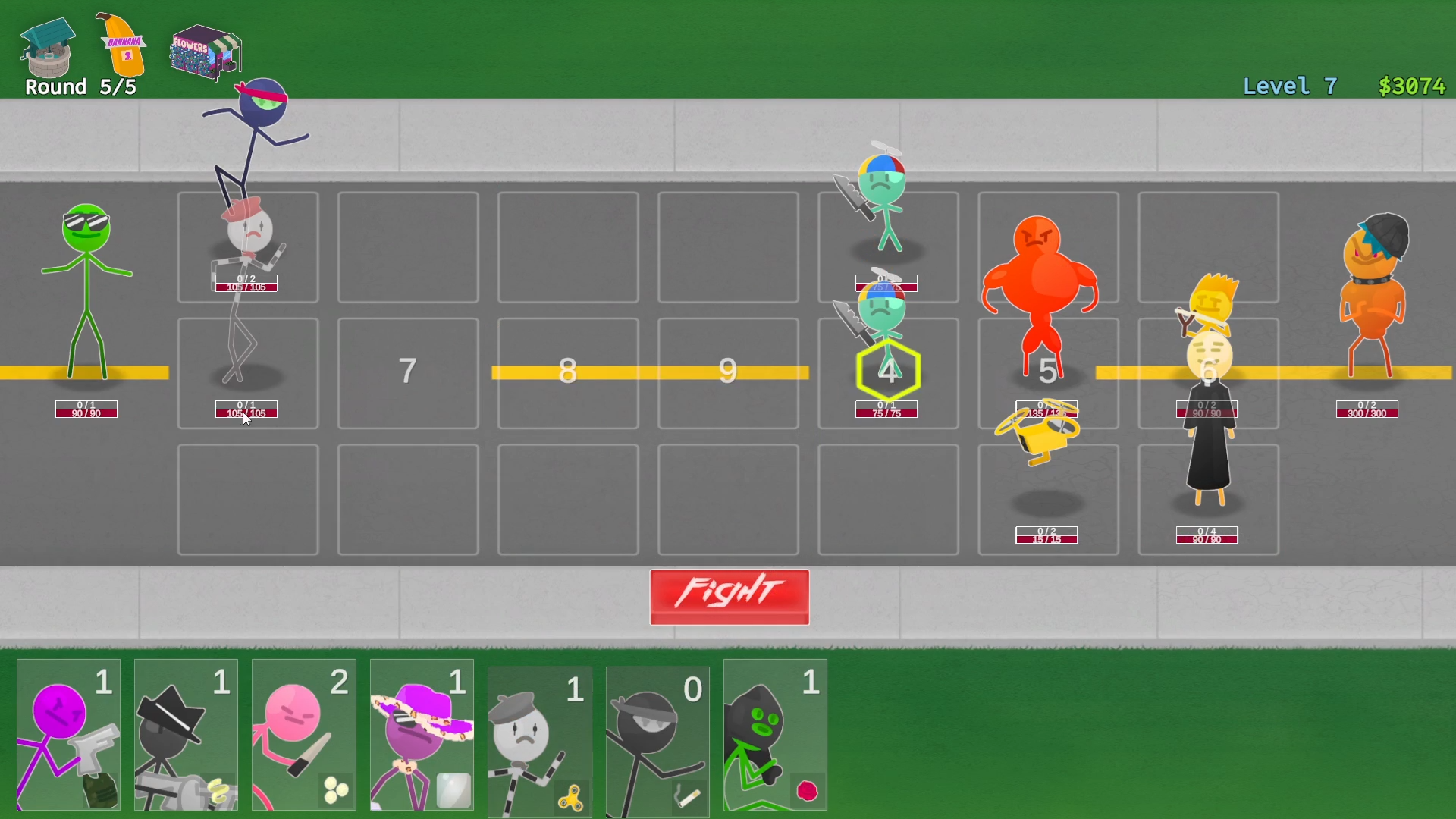Open the FLOWERS shop
This screenshot has width=1456, height=819.
point(205,53)
